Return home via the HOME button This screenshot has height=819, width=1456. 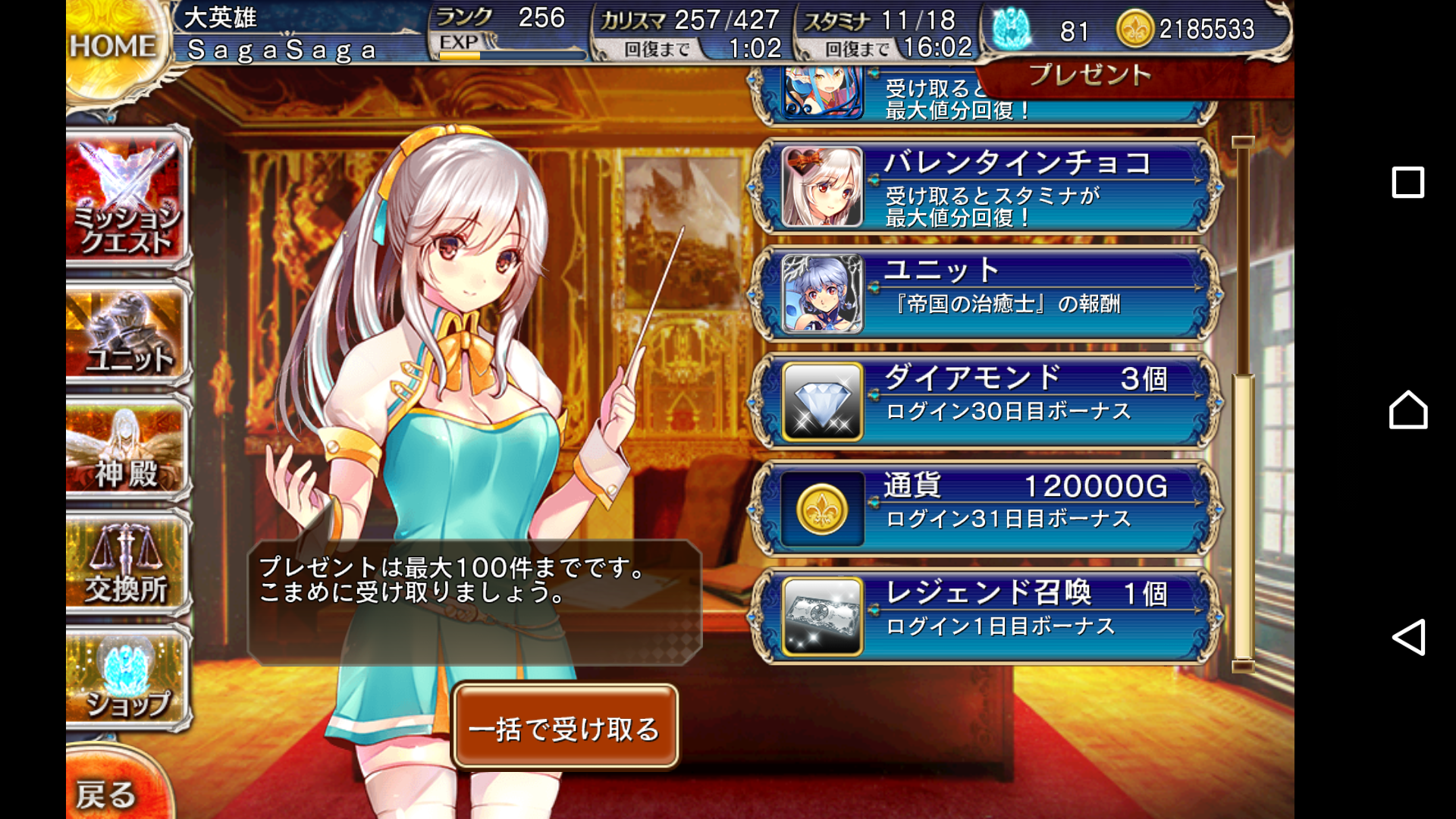coord(114,45)
